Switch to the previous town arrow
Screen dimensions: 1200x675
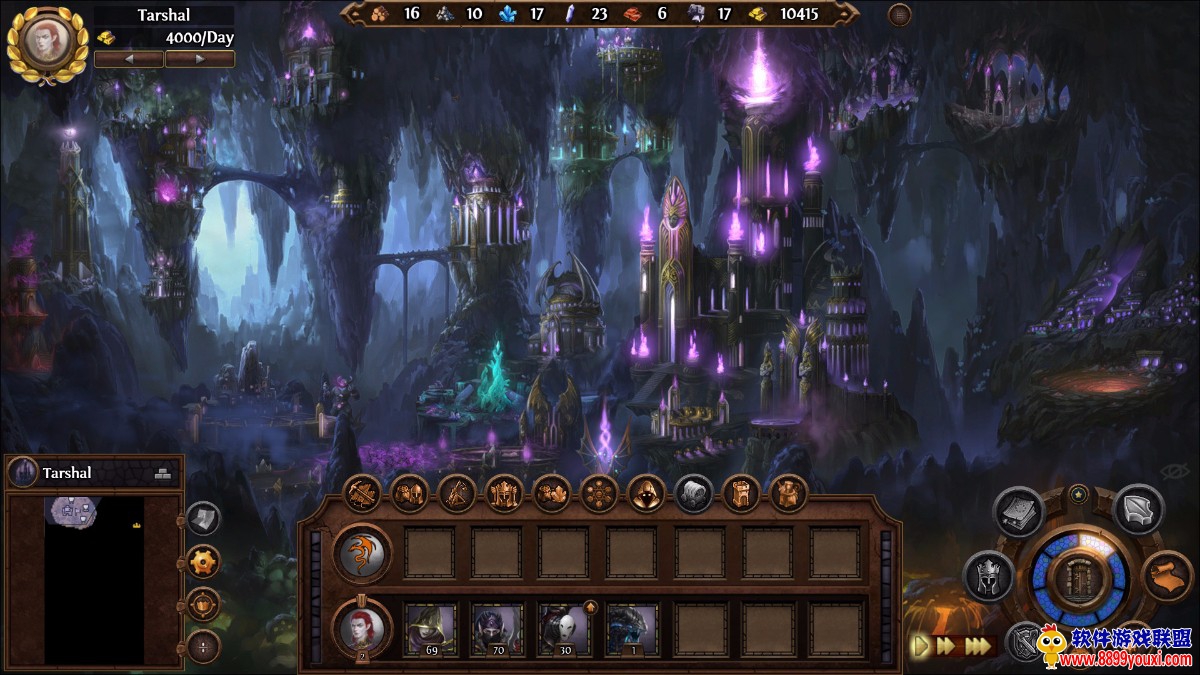(x=129, y=59)
